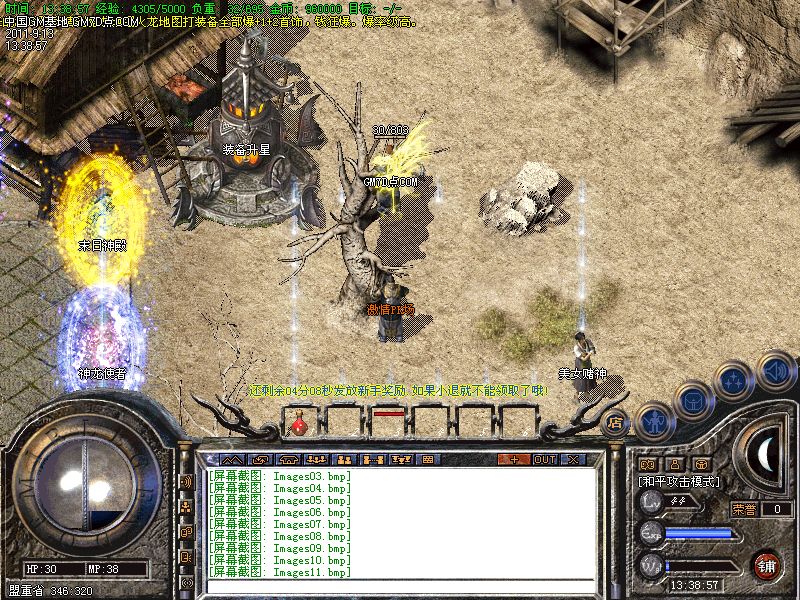
Task: Select the red potion in the belt slot
Action: click(x=299, y=427)
